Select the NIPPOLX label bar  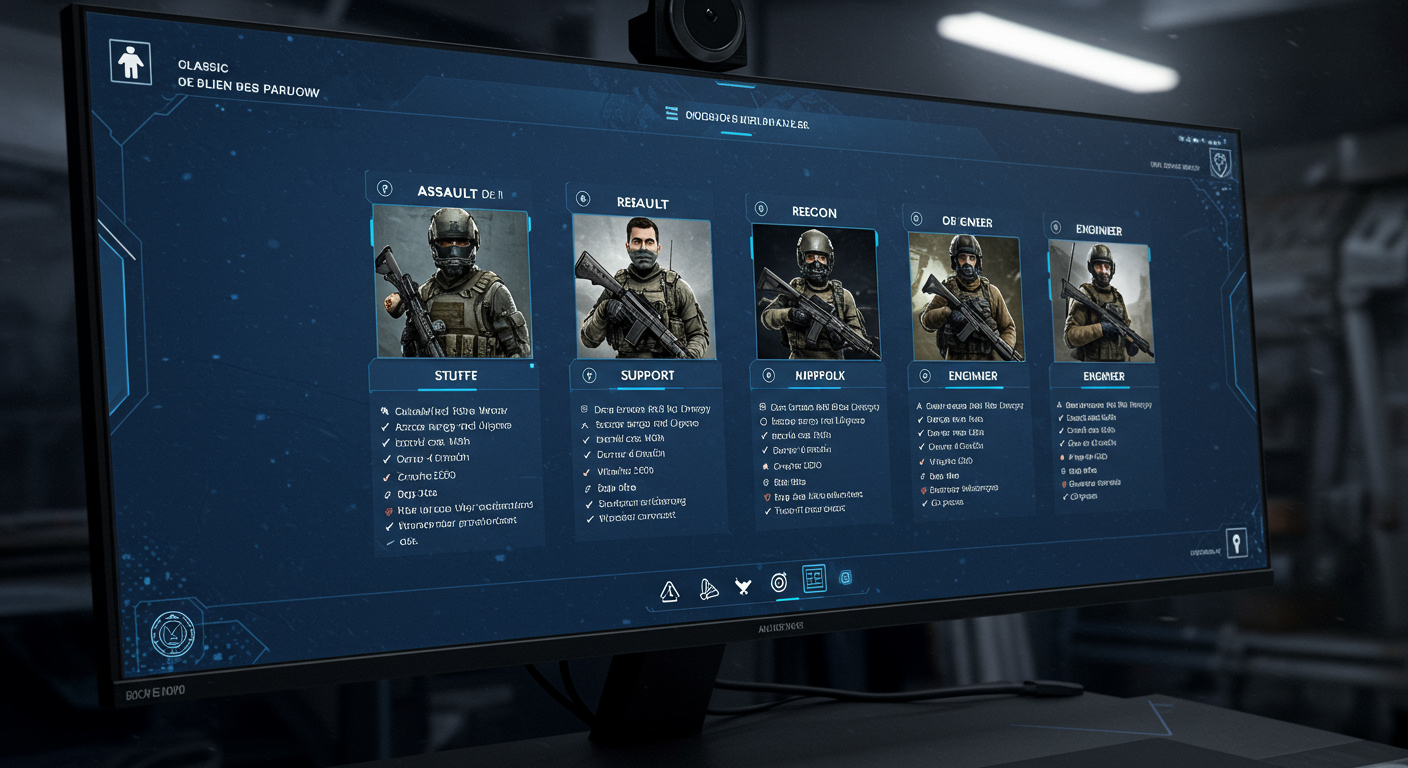(817, 376)
